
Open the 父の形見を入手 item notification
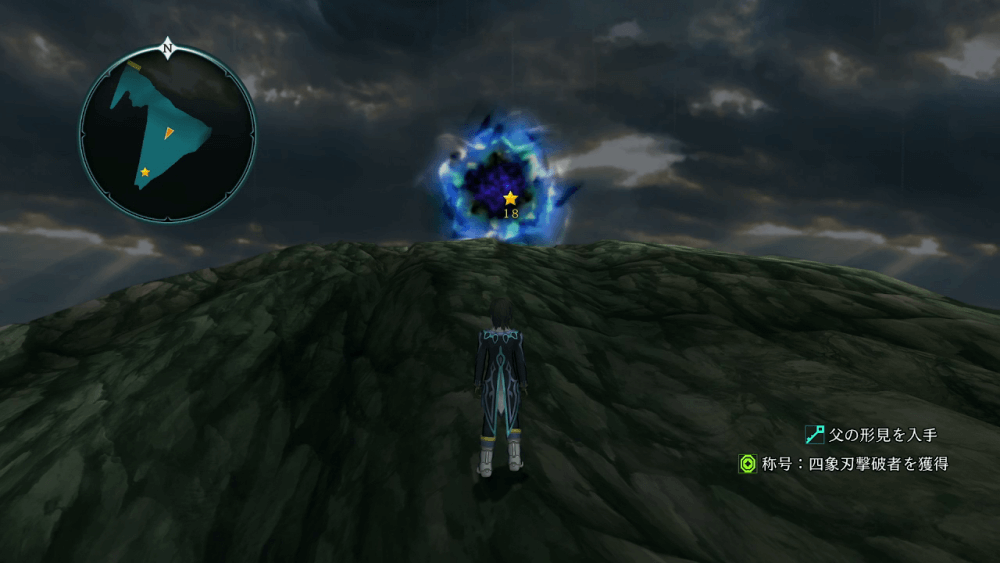click(x=872, y=435)
